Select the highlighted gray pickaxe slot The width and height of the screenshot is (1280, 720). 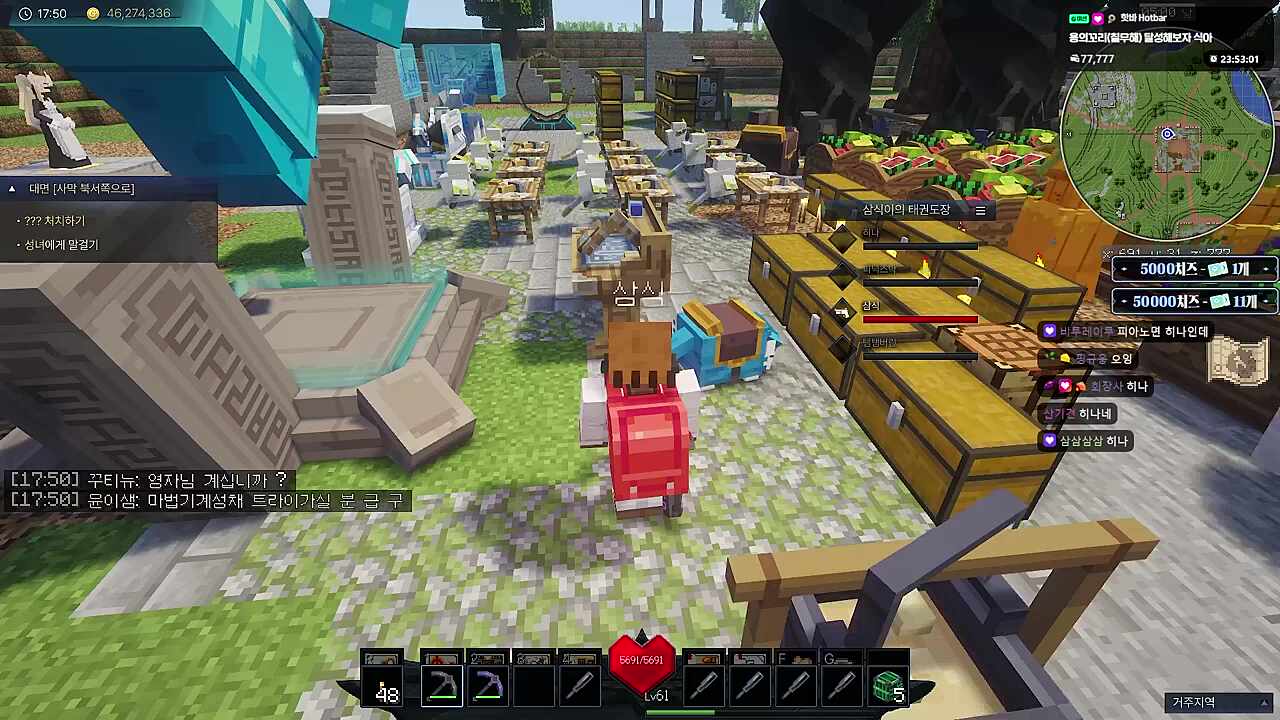click(441, 686)
